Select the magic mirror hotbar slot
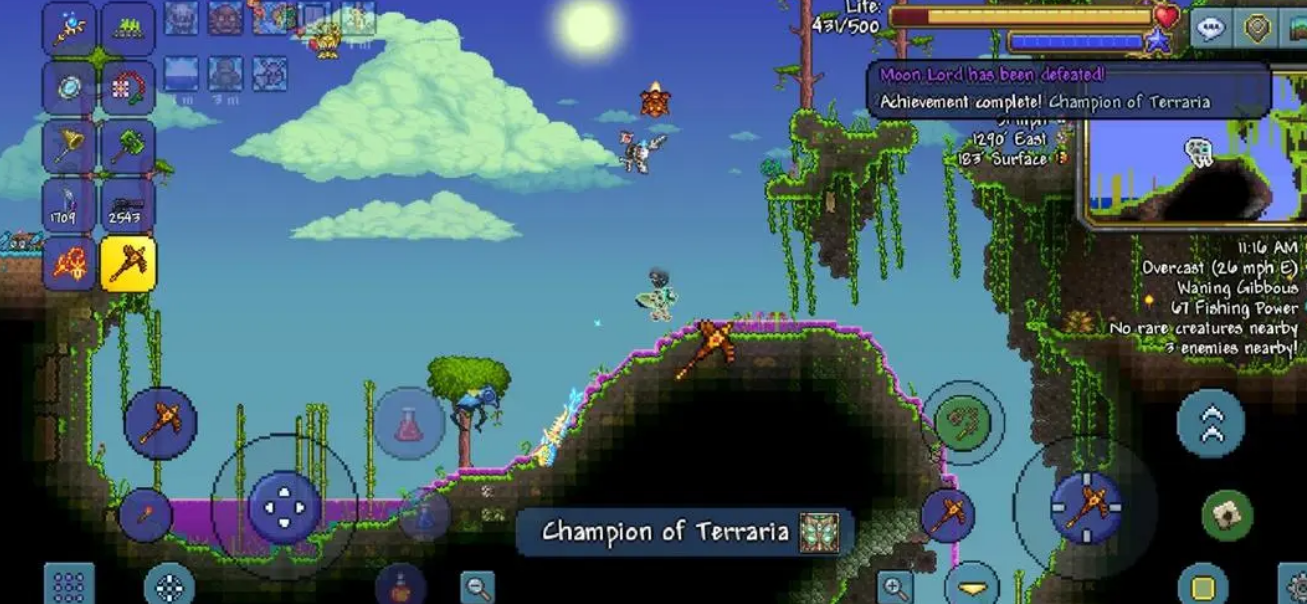 [x=69, y=88]
